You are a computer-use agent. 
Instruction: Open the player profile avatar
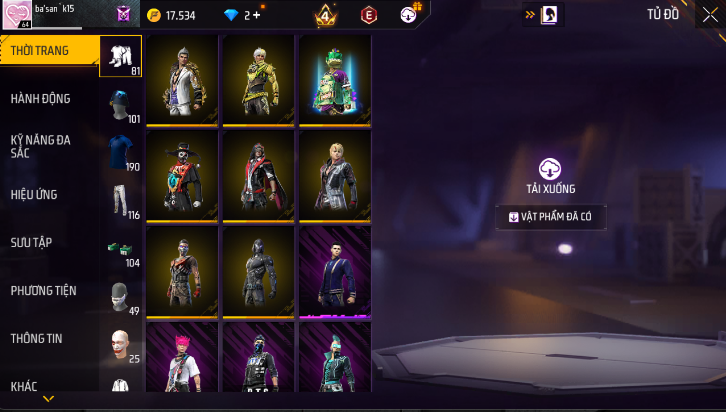(x=17, y=15)
